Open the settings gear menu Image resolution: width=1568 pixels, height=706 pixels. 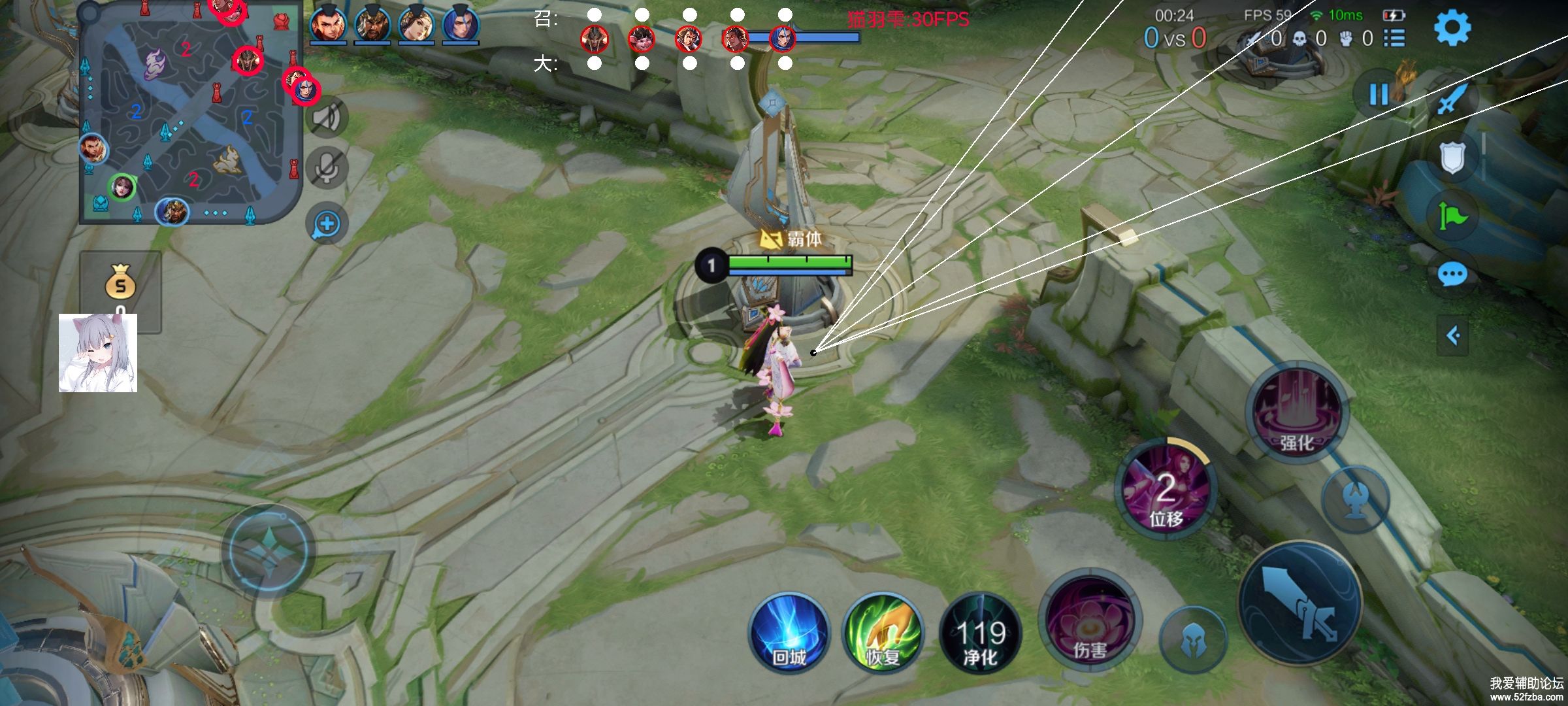pyautogui.click(x=1452, y=28)
